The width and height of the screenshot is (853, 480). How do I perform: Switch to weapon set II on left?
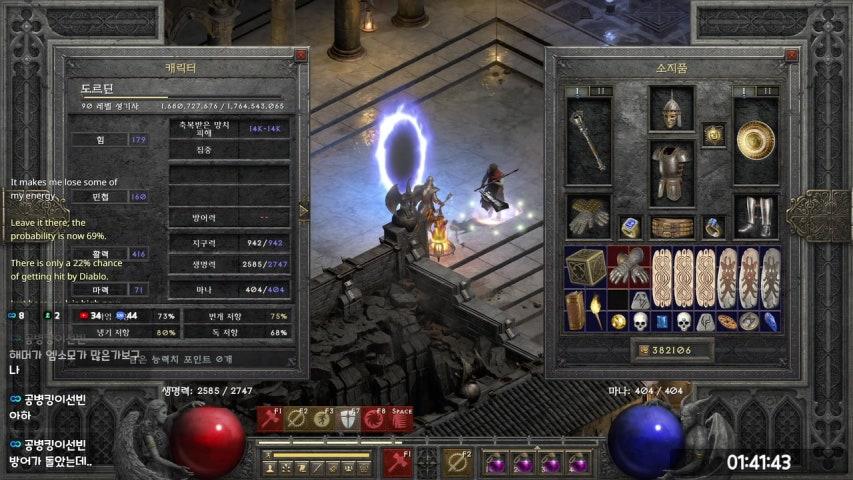[x=603, y=91]
